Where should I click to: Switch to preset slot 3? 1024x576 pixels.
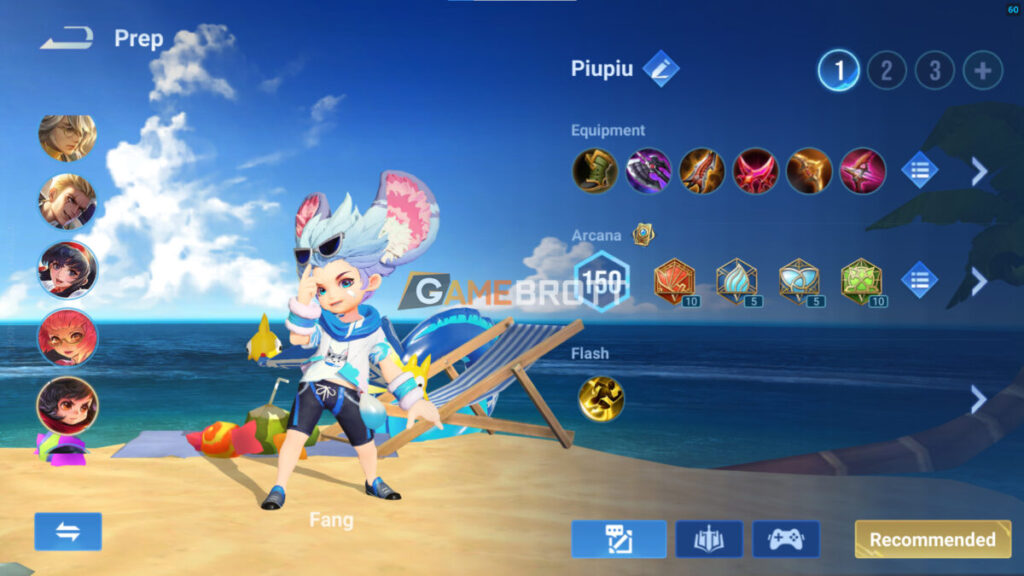934,70
